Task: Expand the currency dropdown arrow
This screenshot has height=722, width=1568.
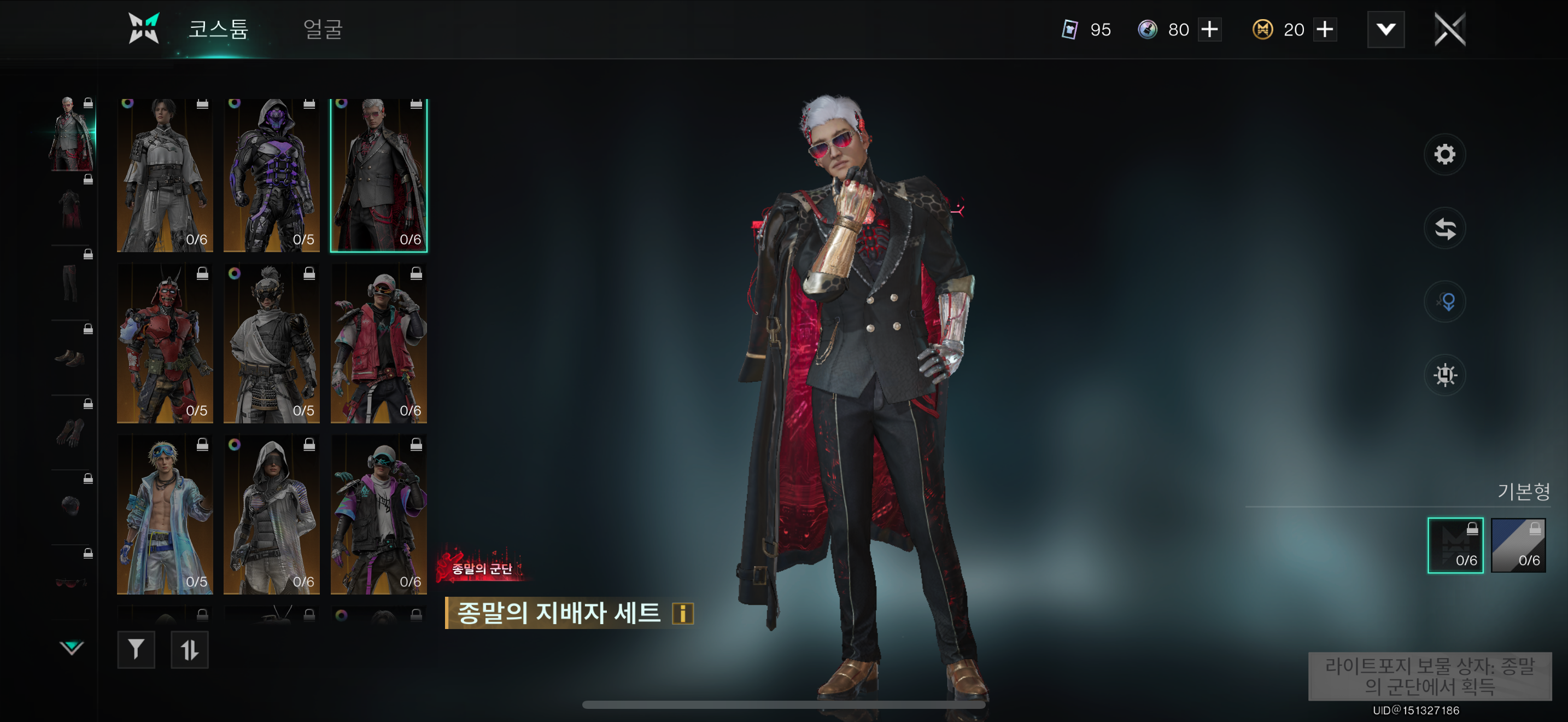Action: point(1385,29)
